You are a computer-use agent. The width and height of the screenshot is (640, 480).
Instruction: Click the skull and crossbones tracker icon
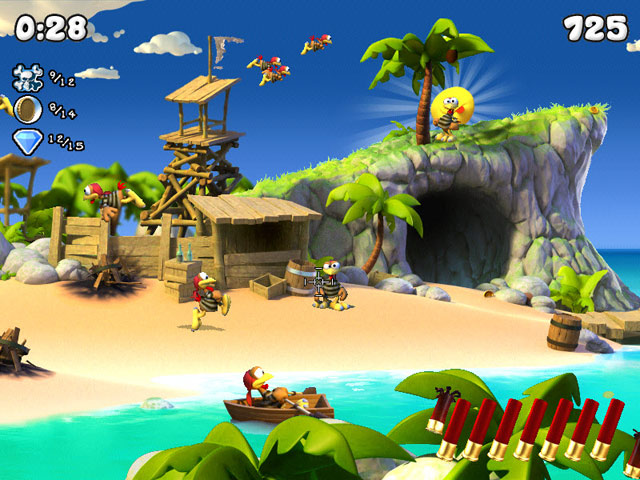pyautogui.click(x=28, y=75)
